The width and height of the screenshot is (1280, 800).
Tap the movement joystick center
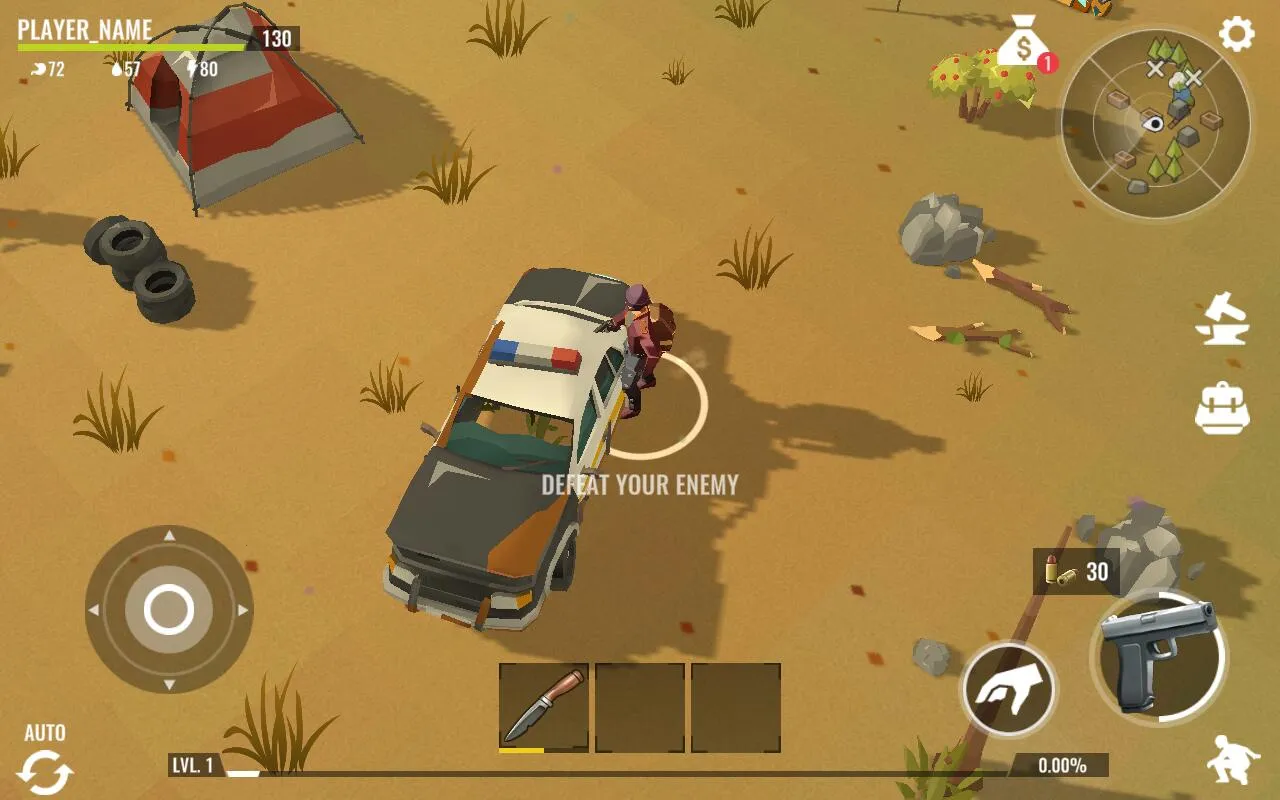[169, 608]
